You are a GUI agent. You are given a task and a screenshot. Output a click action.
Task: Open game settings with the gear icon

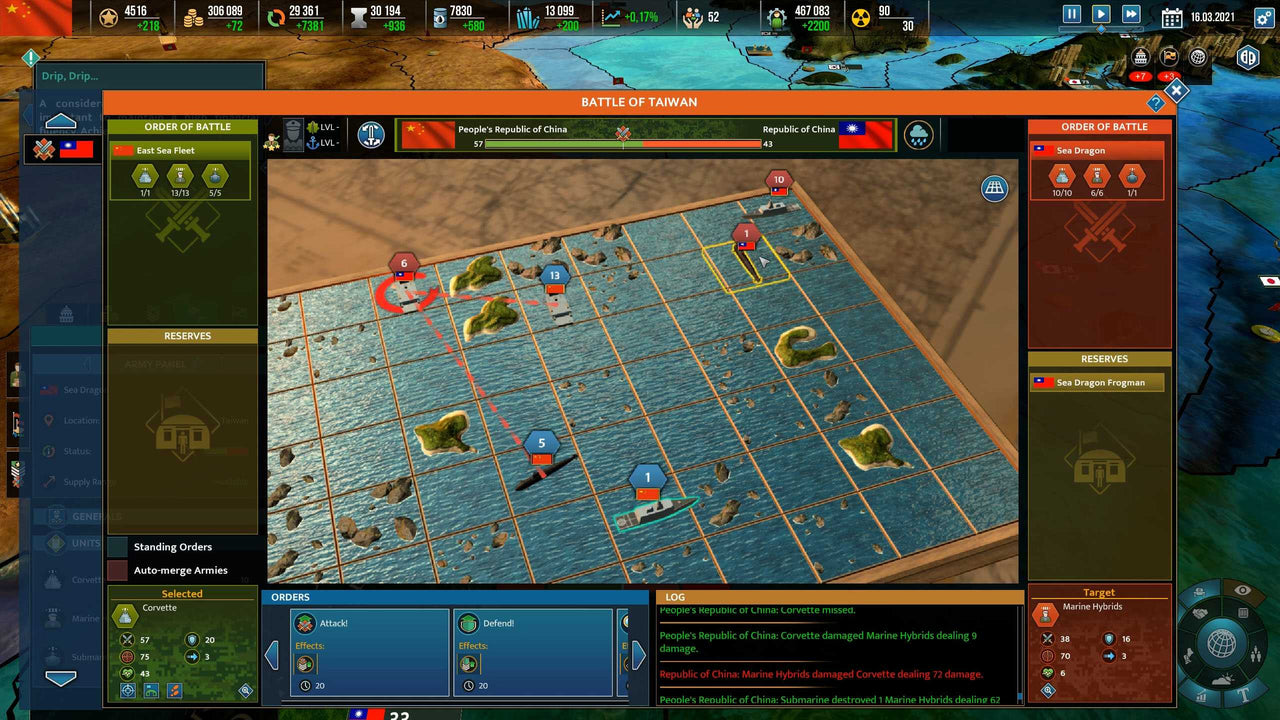coord(1262,18)
